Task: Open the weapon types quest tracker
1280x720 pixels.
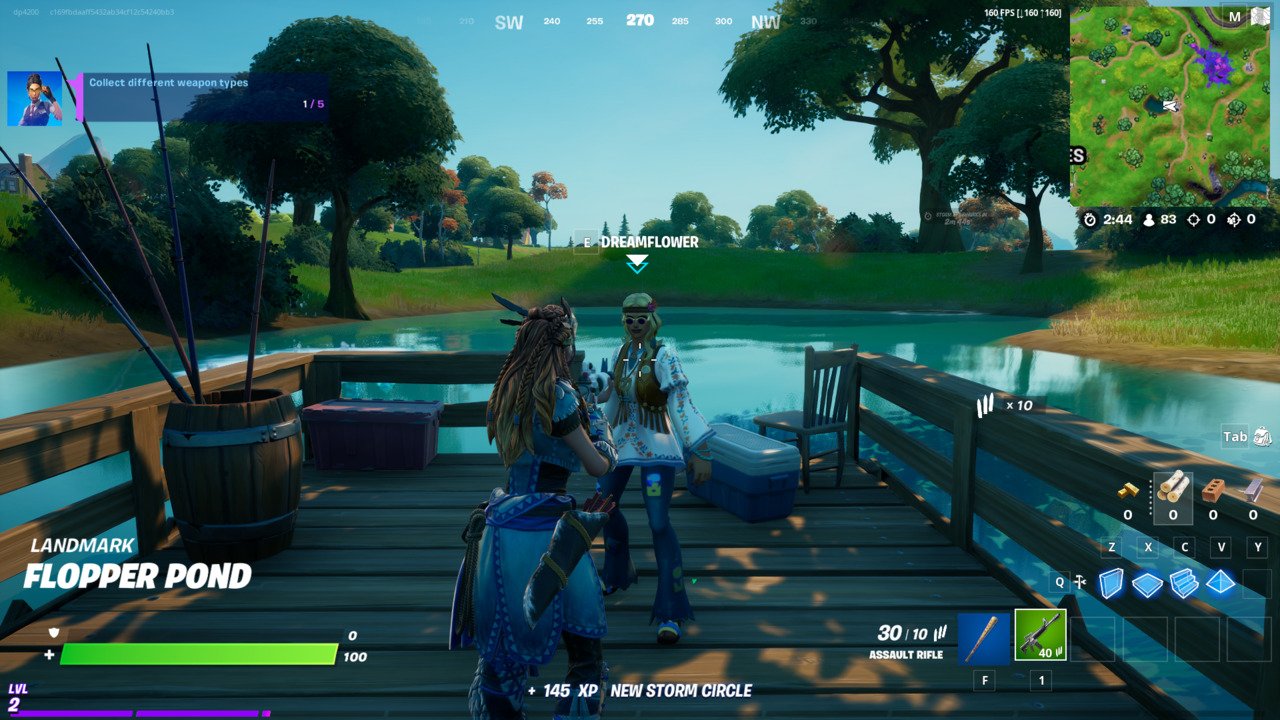Action: point(205,97)
